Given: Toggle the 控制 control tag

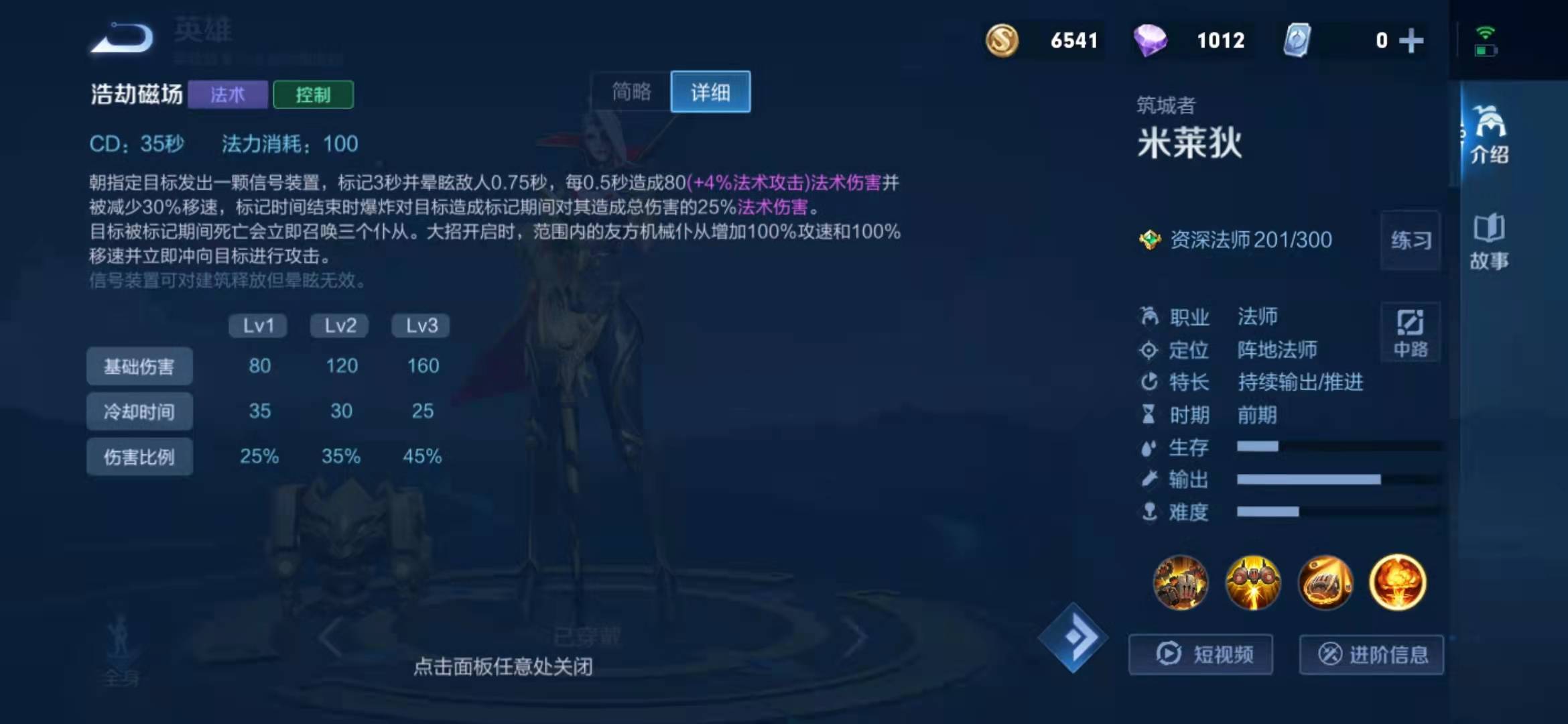Looking at the screenshot, I should pos(313,95).
